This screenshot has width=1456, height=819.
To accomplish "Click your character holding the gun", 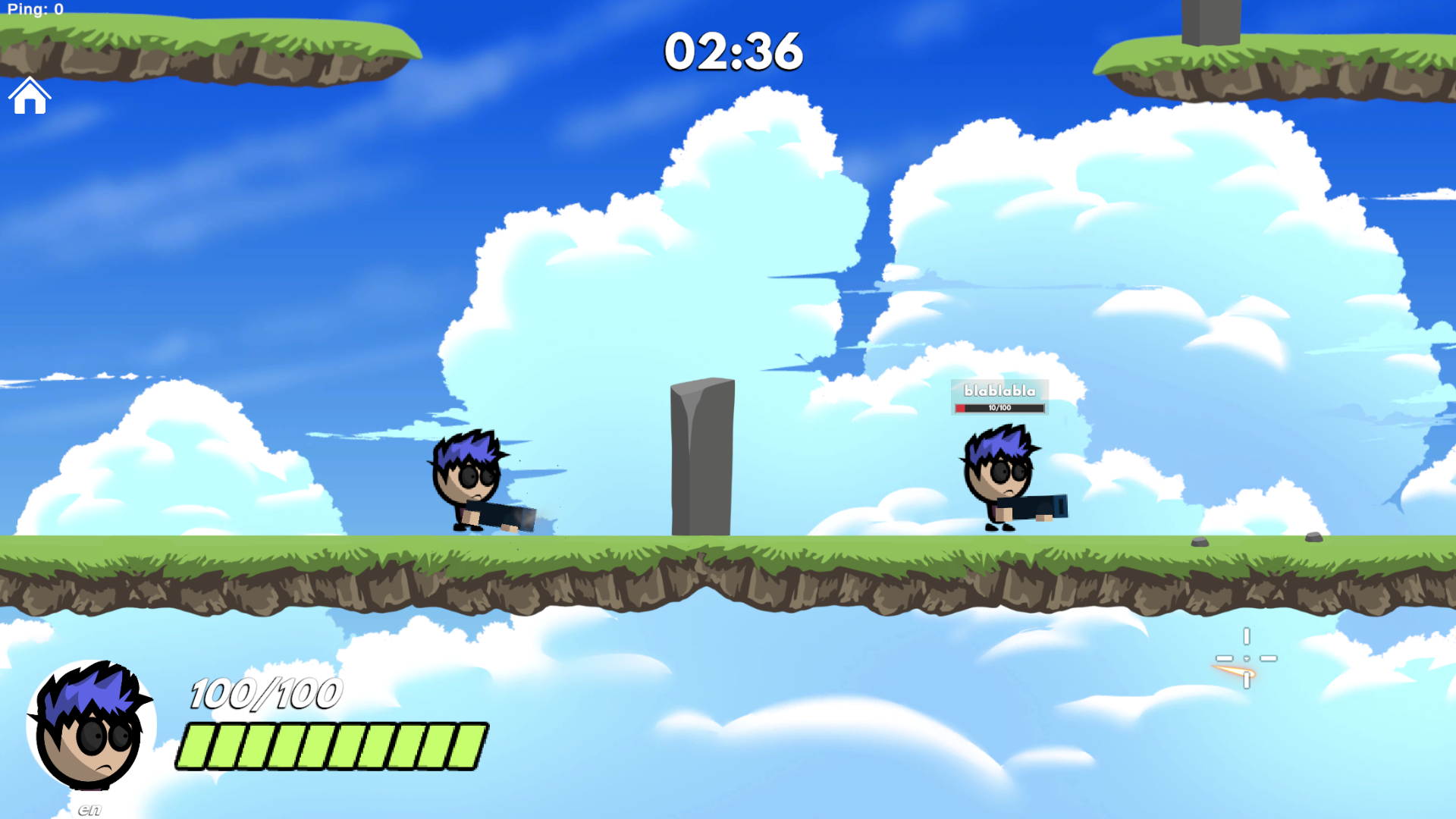I will [470, 478].
